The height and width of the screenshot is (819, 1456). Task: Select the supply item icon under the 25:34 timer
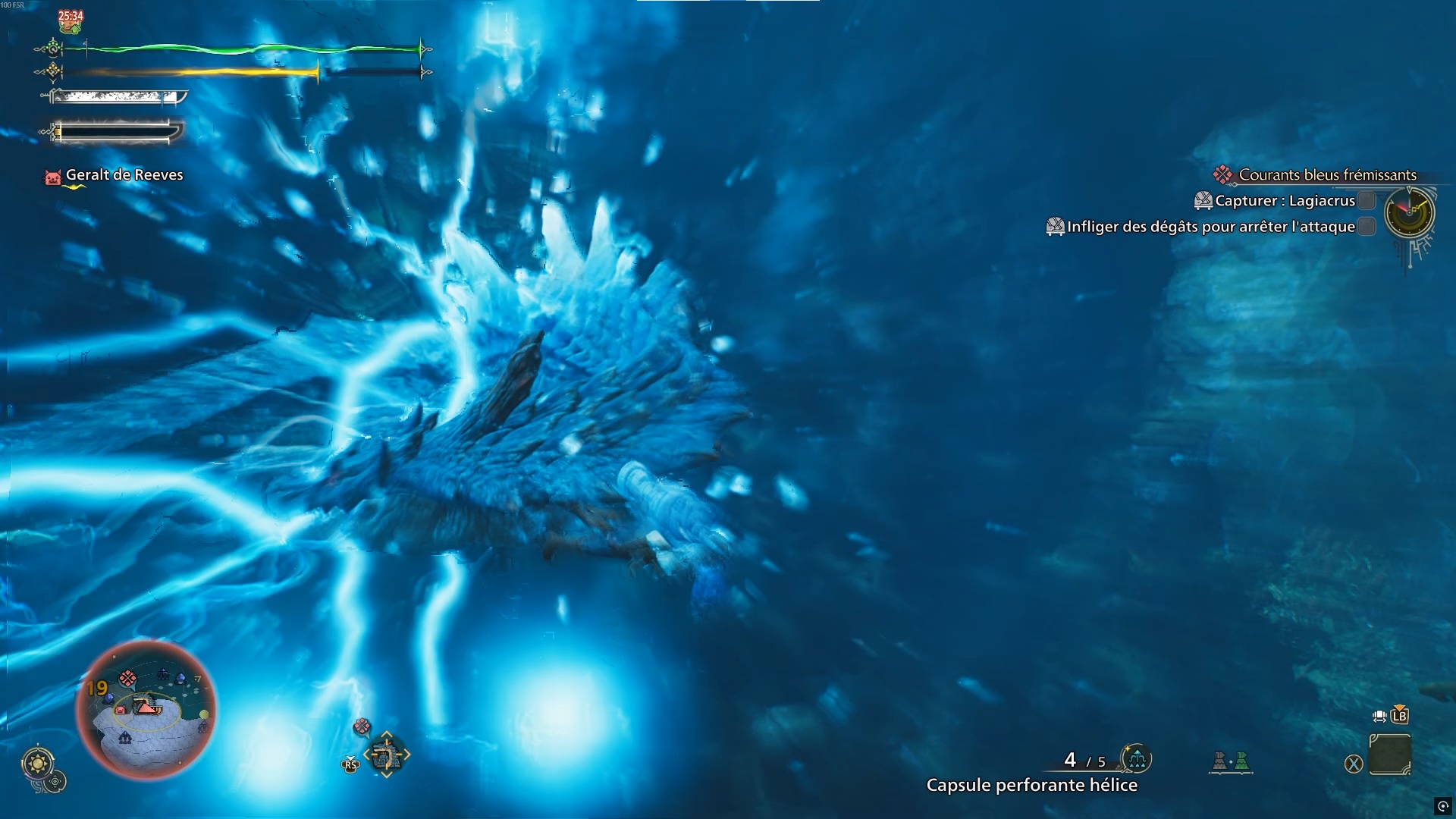coord(70,27)
